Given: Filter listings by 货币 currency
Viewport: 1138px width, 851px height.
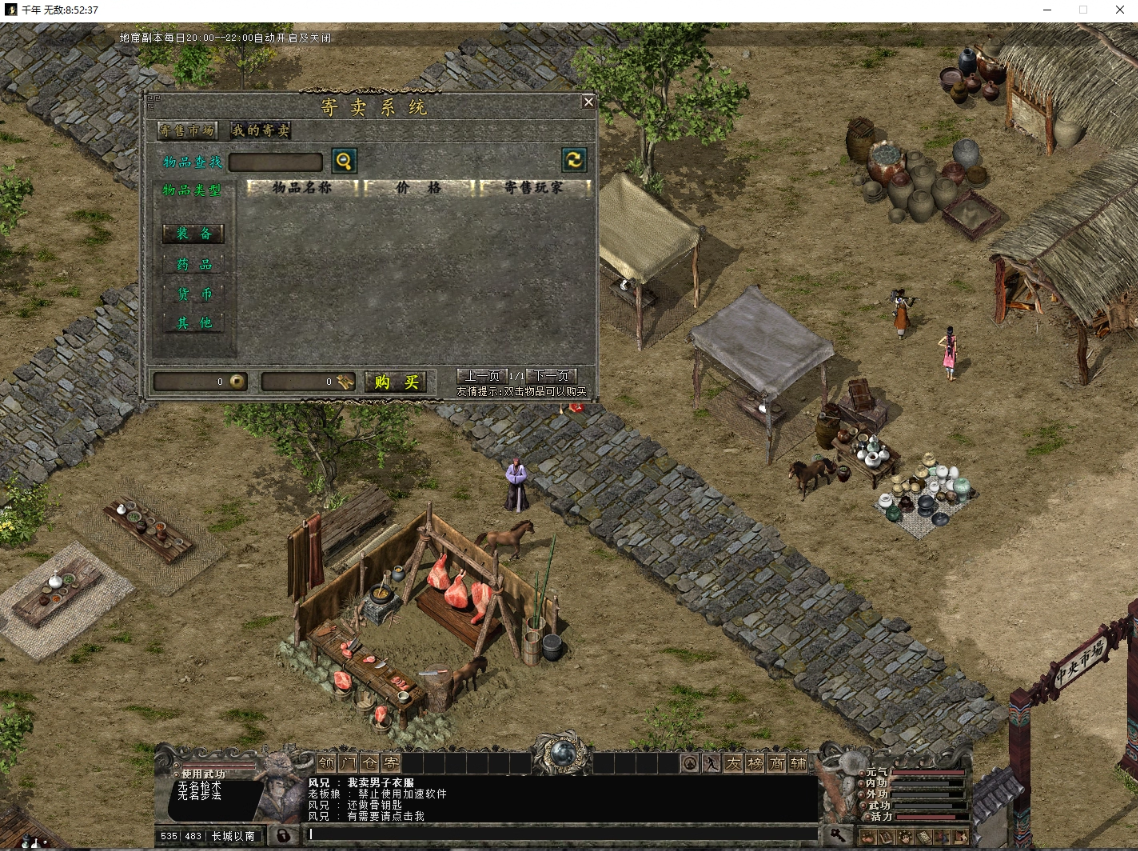Looking at the screenshot, I should pos(194,295).
